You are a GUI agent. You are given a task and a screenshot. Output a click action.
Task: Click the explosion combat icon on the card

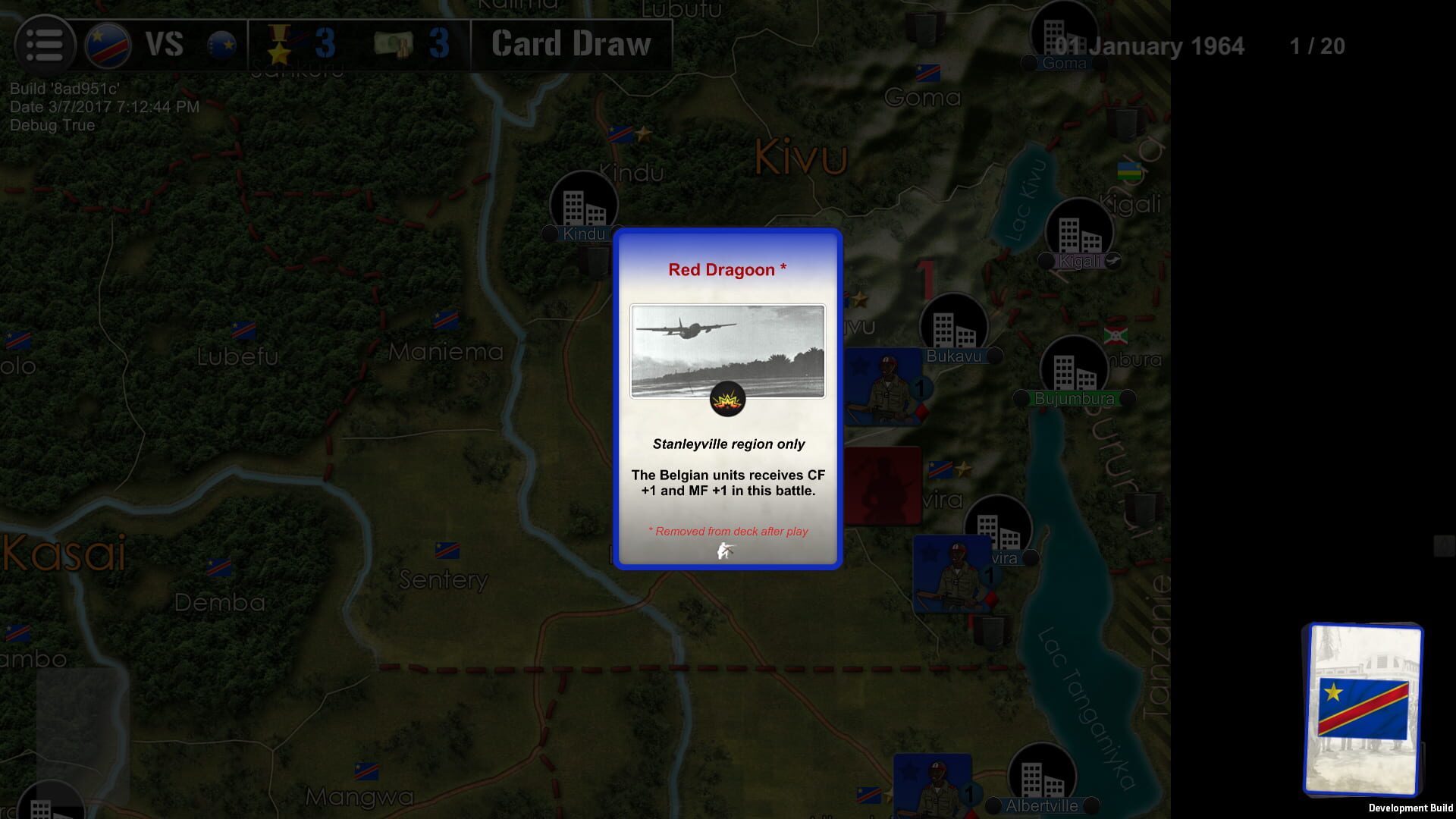coord(727,400)
